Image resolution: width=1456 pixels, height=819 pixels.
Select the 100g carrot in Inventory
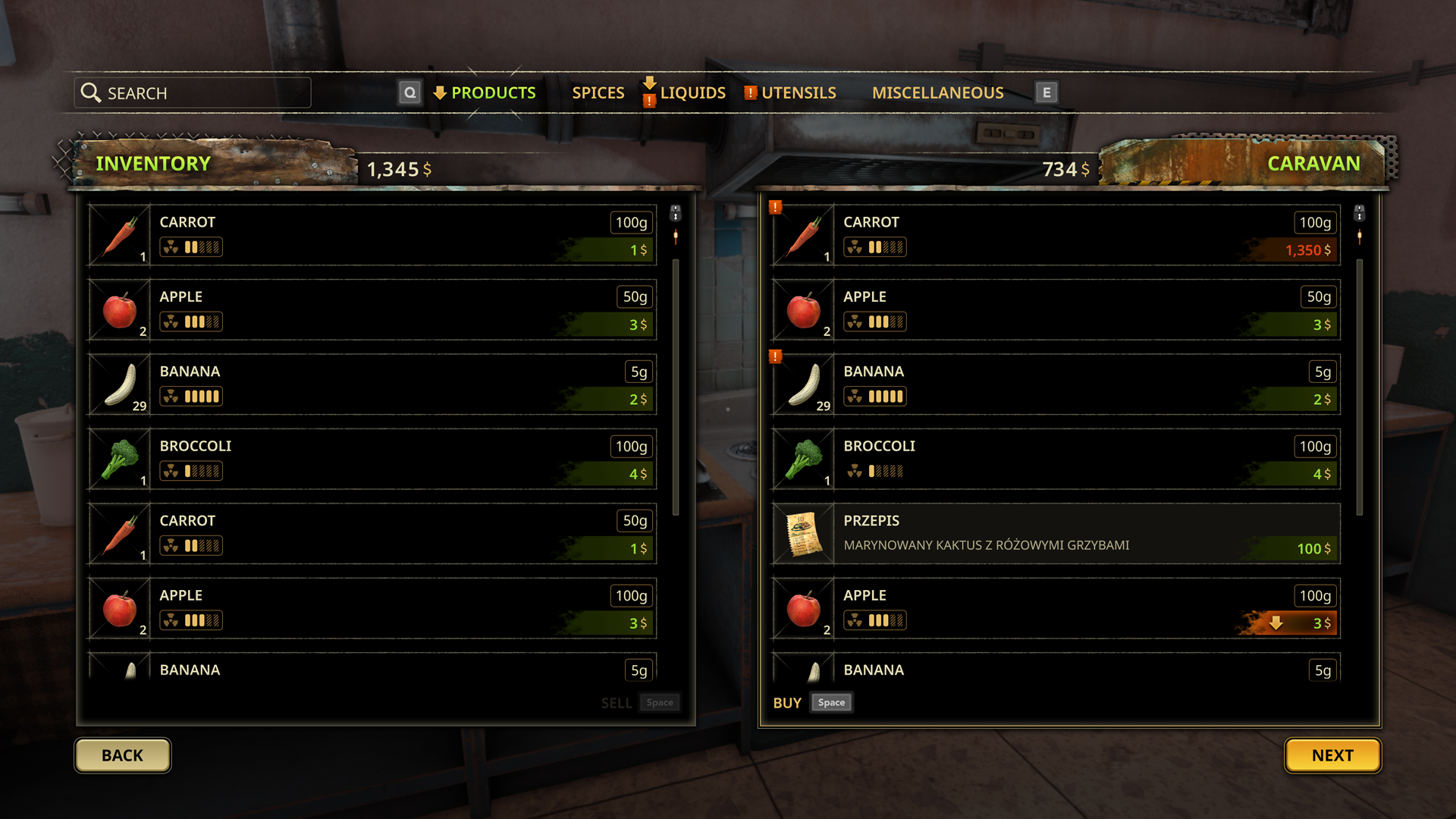coord(372,235)
